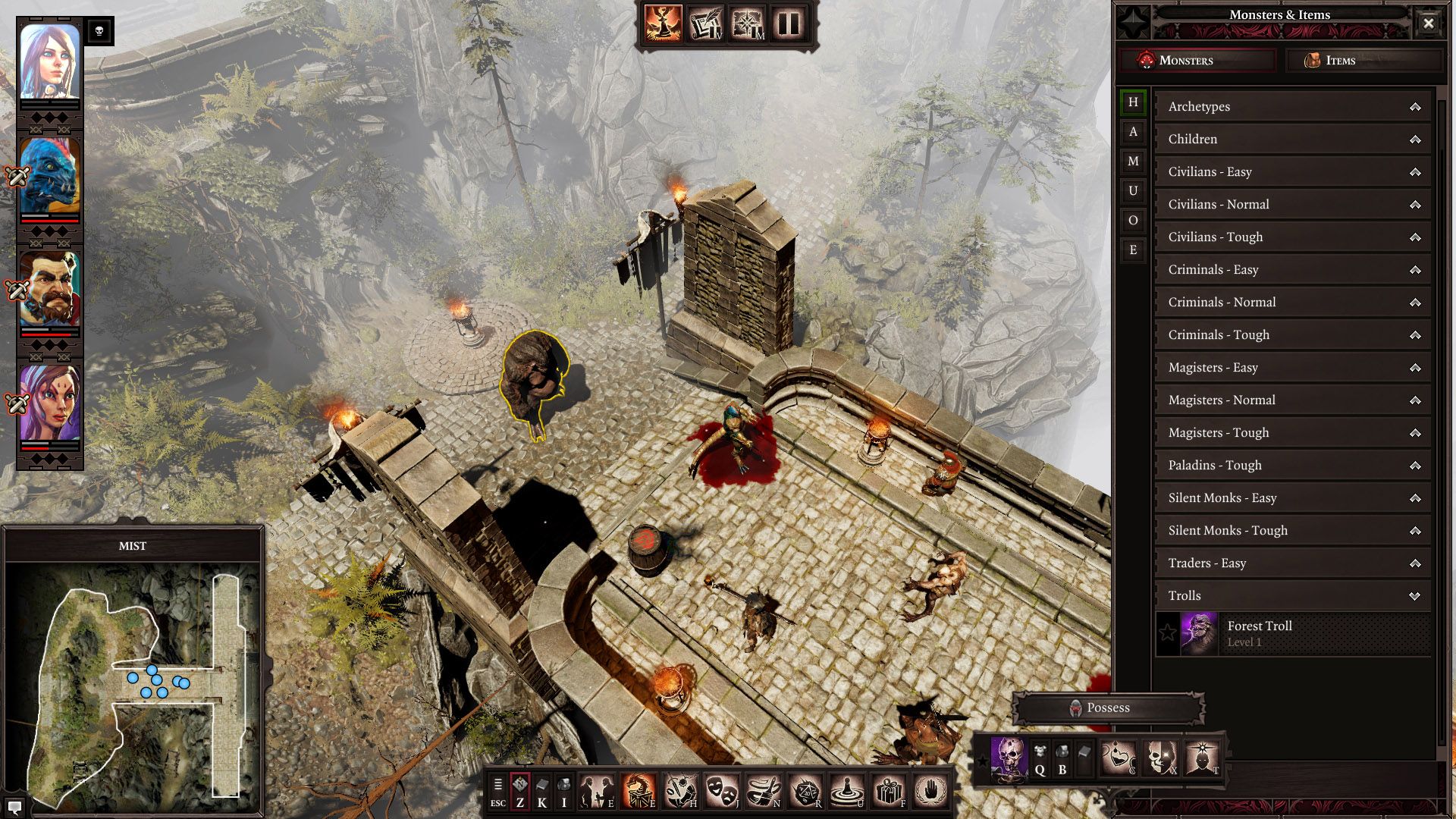This screenshot has height=819, width=1456.
Task: Open the Magisters - Normal monster list
Action: coord(1292,400)
